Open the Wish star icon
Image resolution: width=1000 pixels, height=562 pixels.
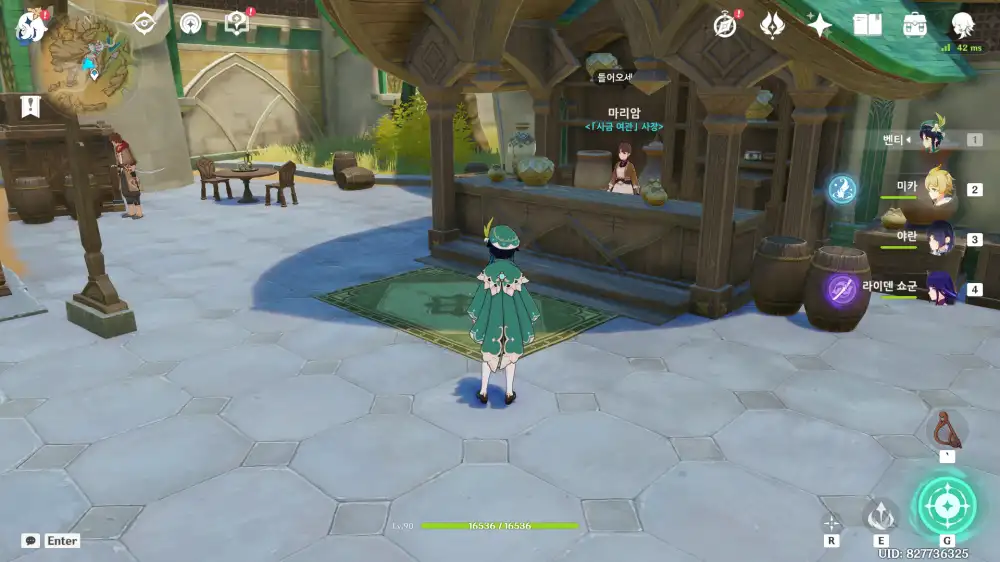pos(819,25)
